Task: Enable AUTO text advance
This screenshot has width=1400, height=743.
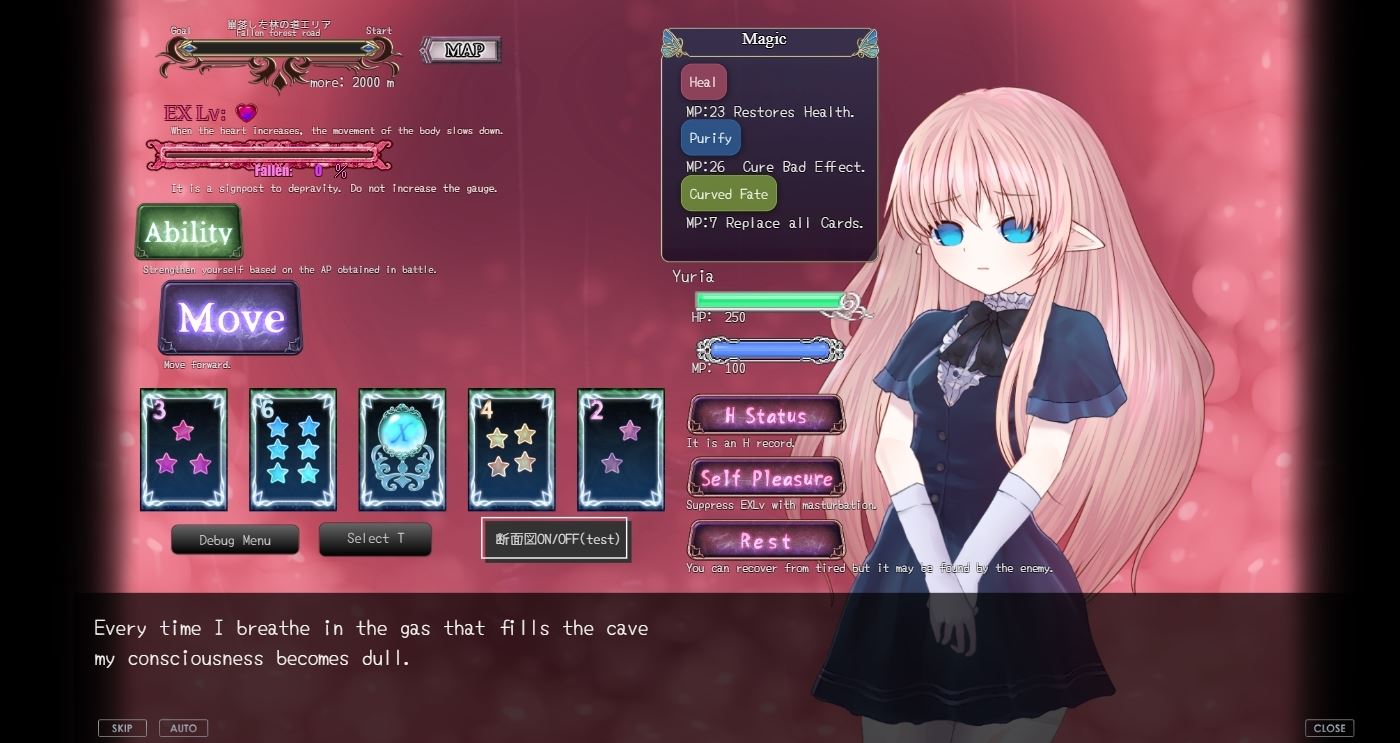Action: (x=183, y=727)
